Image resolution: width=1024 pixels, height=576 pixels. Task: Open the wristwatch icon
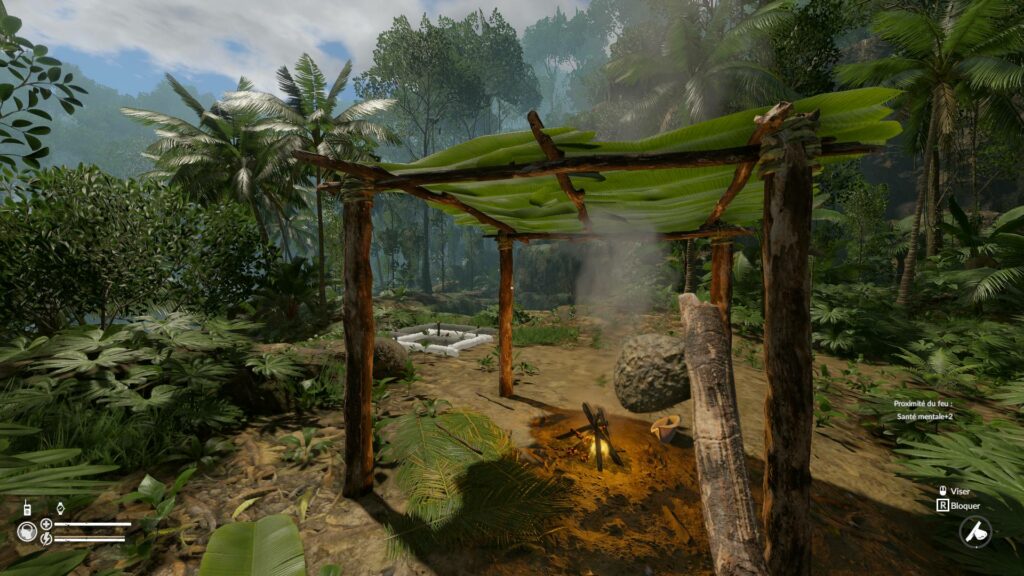click(x=59, y=508)
